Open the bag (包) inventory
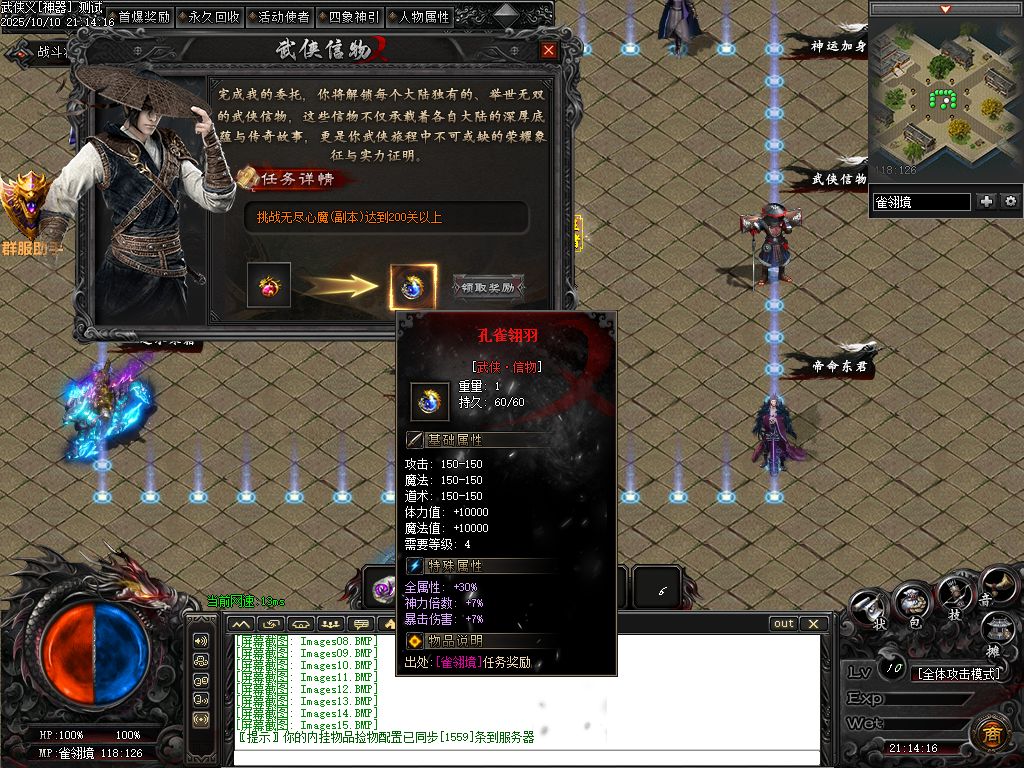The height and width of the screenshot is (768, 1024). [x=911, y=601]
